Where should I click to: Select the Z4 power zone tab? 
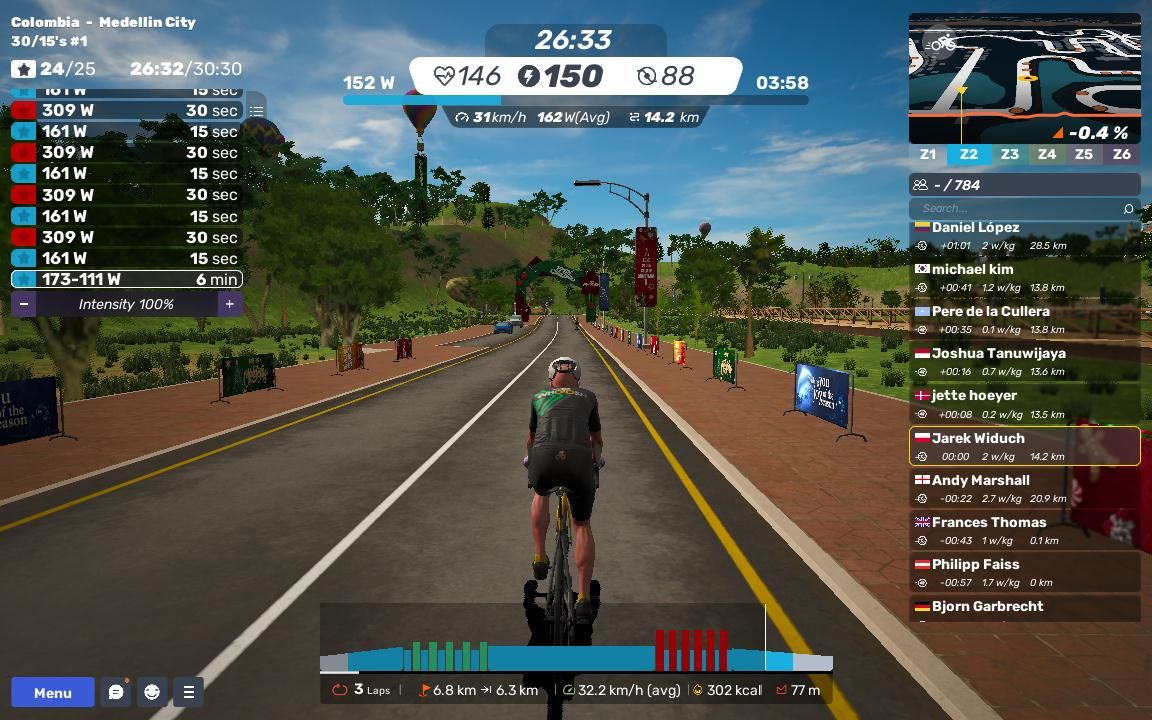(x=1046, y=154)
